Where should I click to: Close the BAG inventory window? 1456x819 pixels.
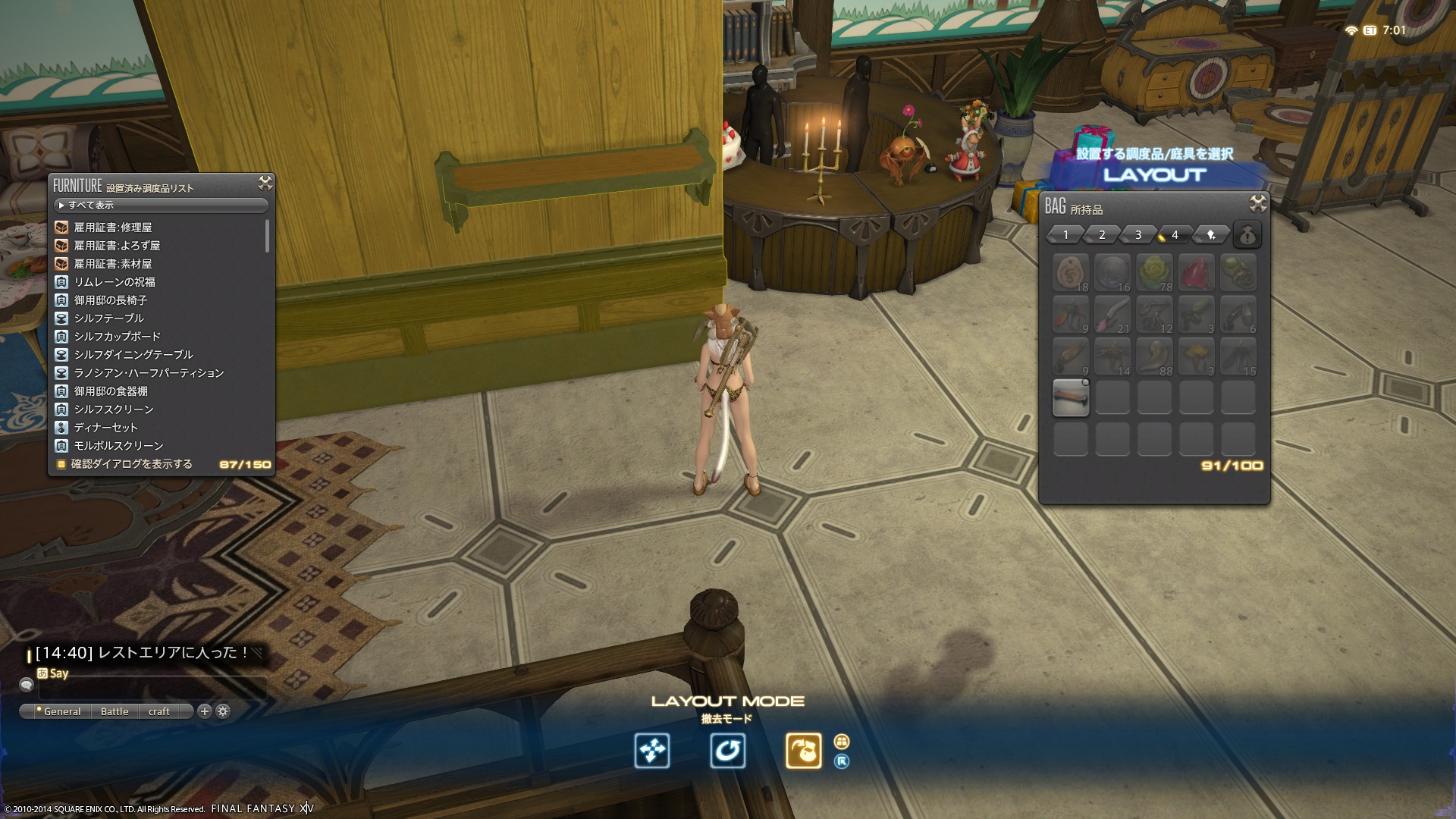coord(1258,203)
